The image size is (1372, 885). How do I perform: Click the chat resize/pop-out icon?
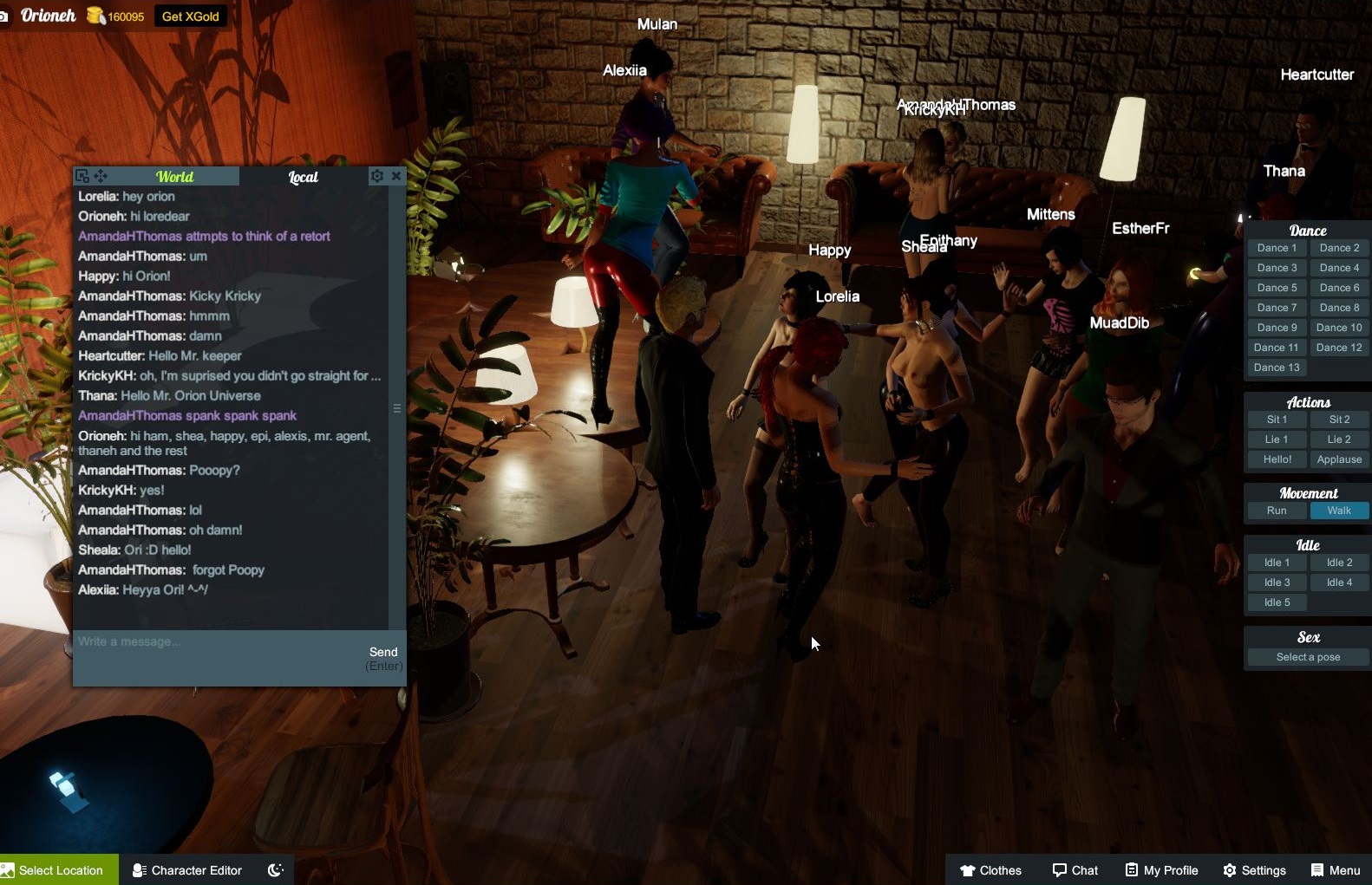coord(82,175)
